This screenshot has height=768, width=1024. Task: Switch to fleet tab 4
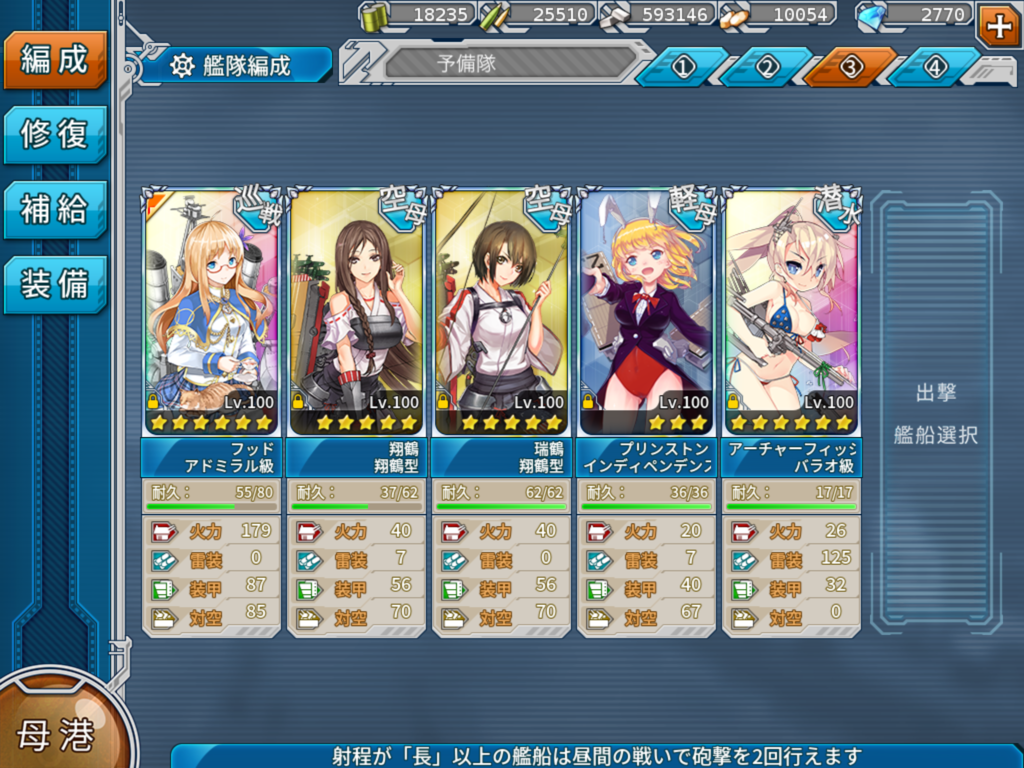pyautogui.click(x=934, y=67)
